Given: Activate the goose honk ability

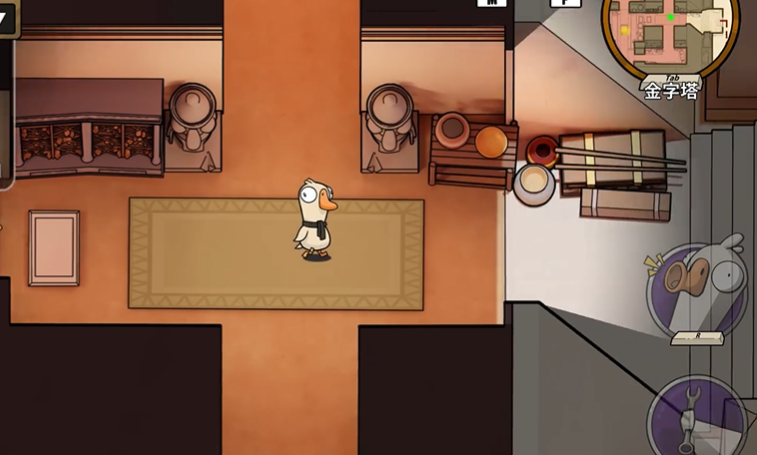Looking at the screenshot, I should [x=698, y=288].
